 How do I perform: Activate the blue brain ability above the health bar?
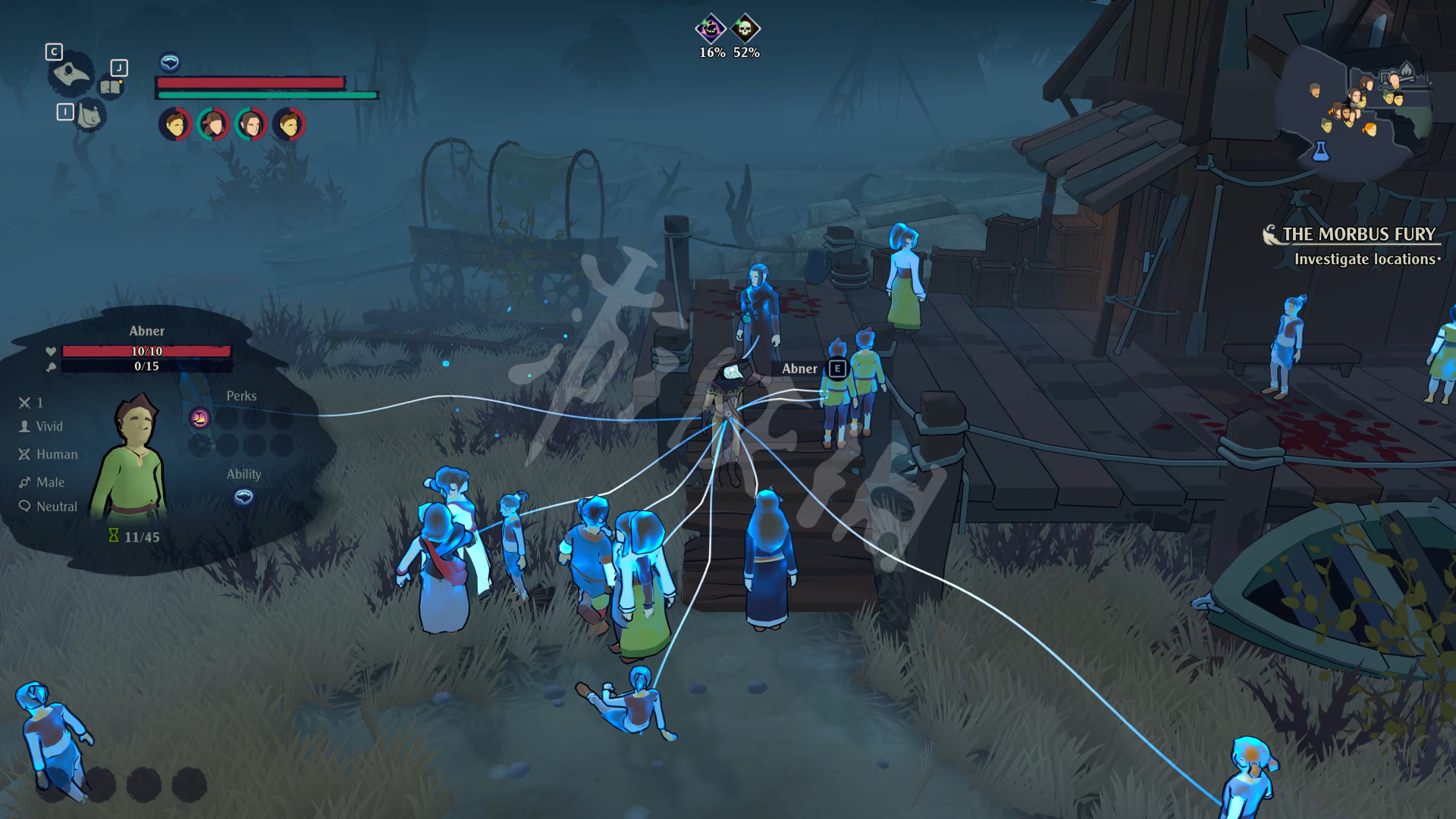click(x=170, y=61)
